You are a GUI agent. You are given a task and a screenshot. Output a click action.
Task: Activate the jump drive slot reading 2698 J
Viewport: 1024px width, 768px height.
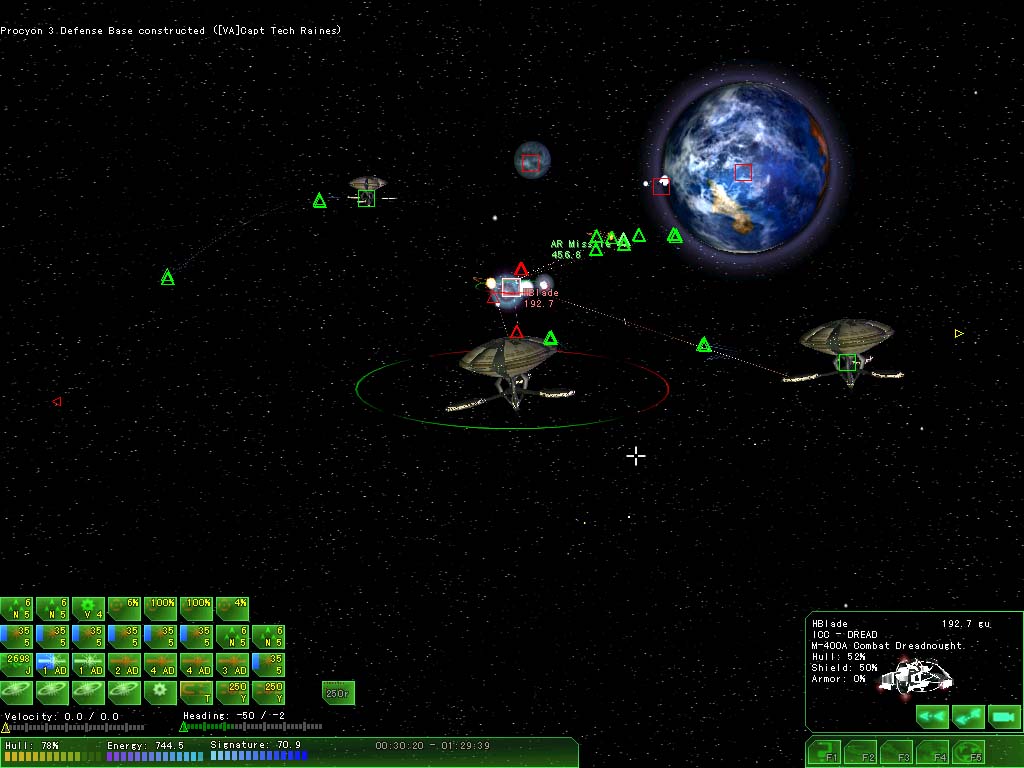17,664
